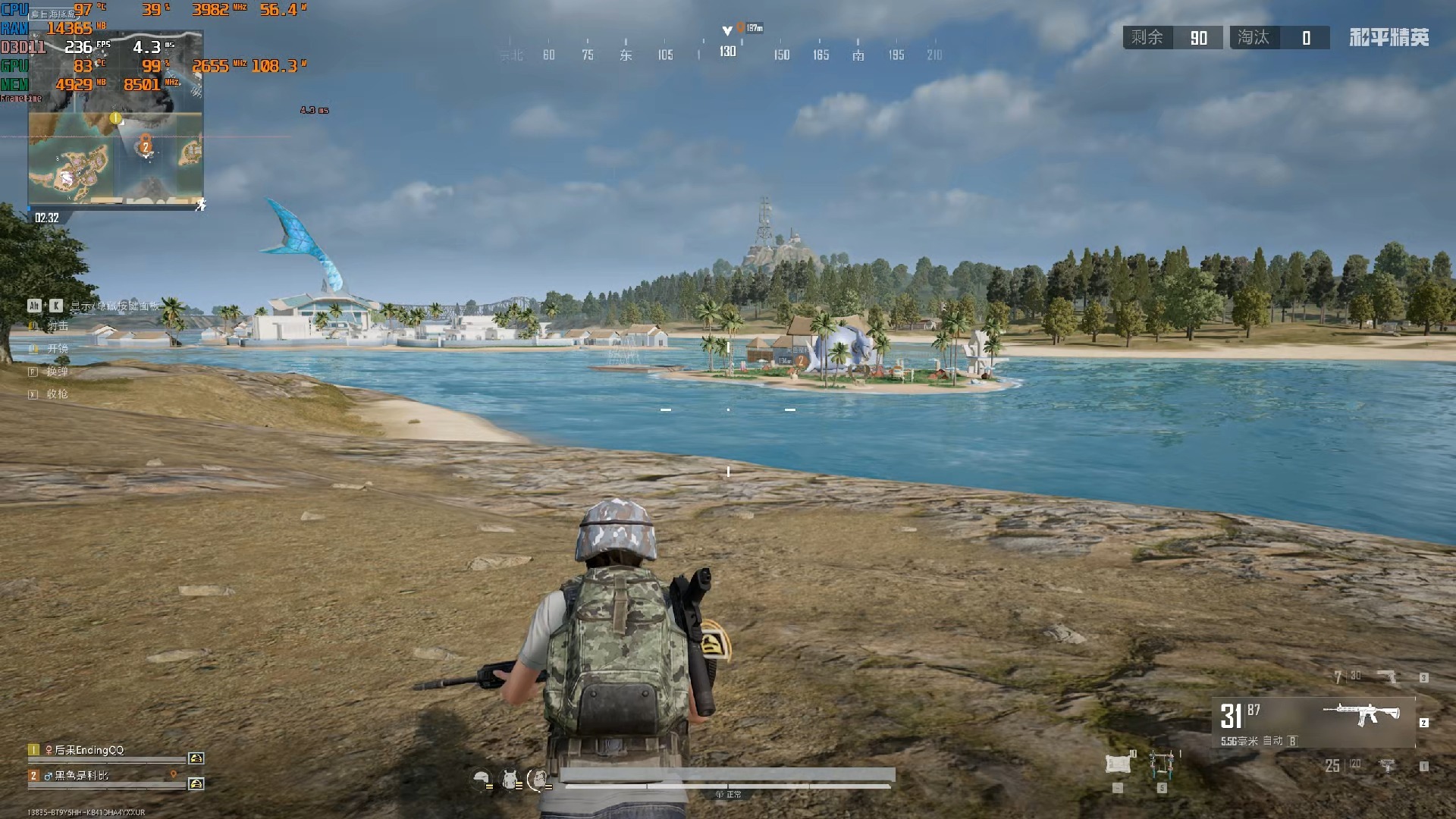
Task: Use the bandage item icon
Action: pyautogui.click(x=1117, y=764)
